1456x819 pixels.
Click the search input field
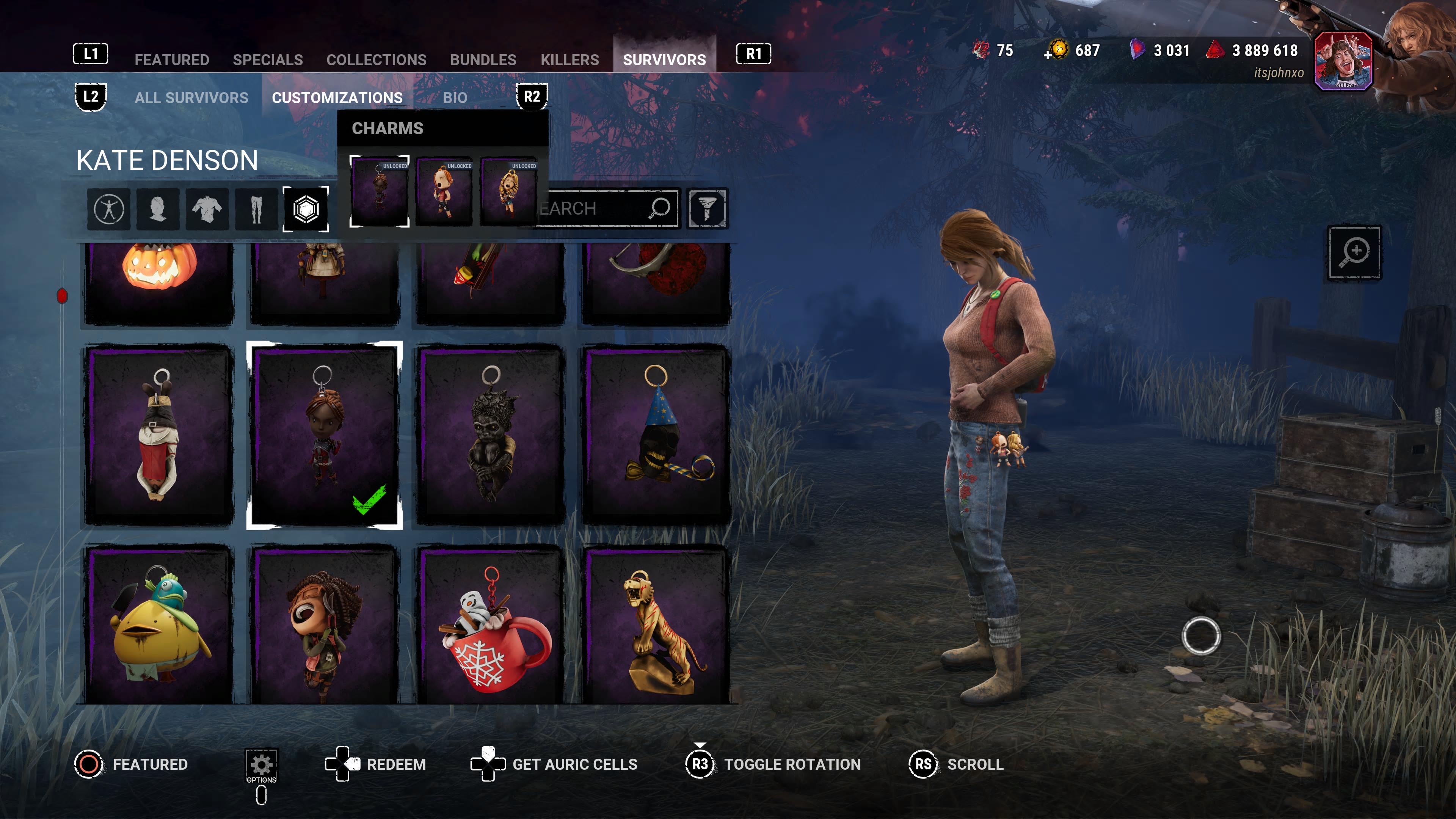pos(593,208)
